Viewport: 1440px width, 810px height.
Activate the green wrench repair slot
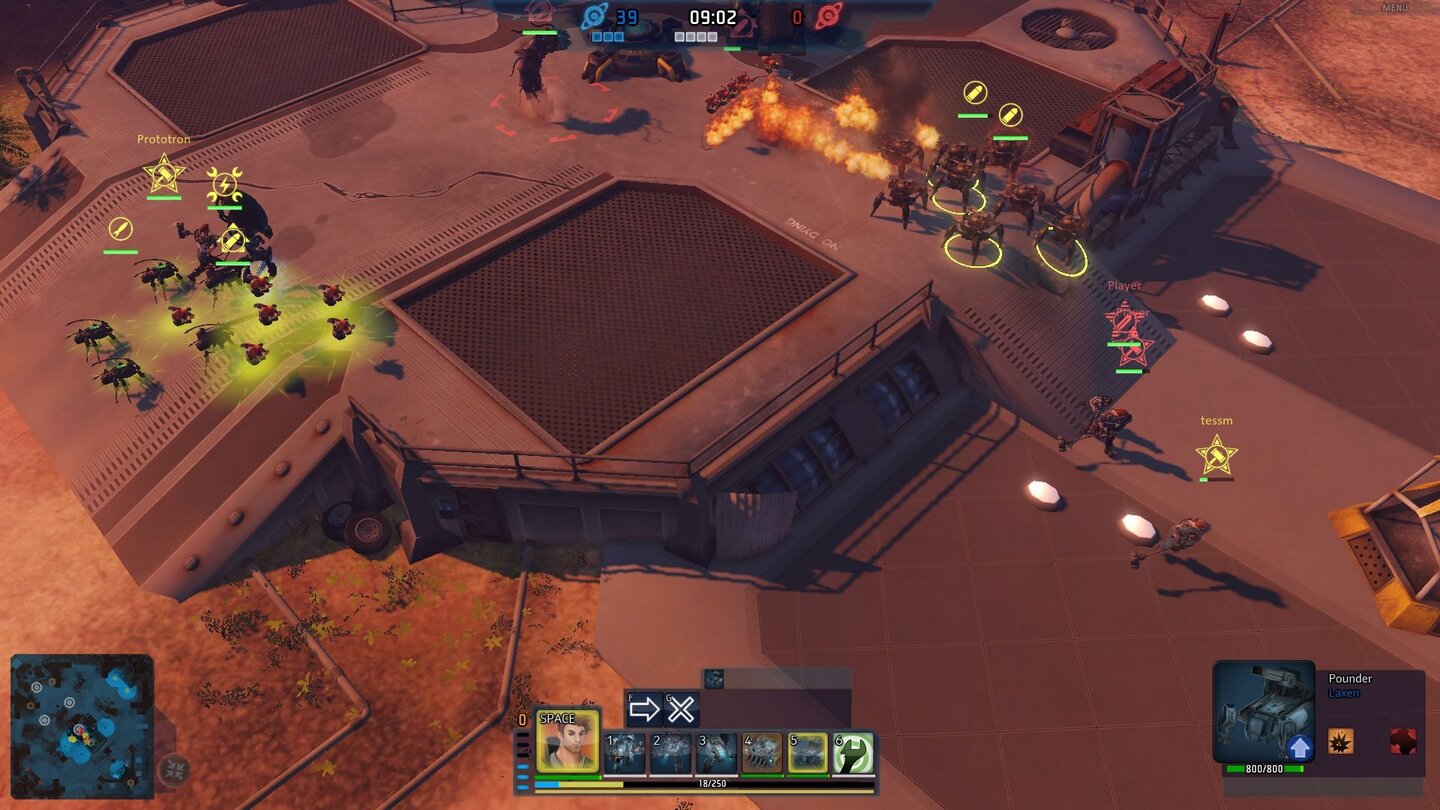[x=853, y=753]
